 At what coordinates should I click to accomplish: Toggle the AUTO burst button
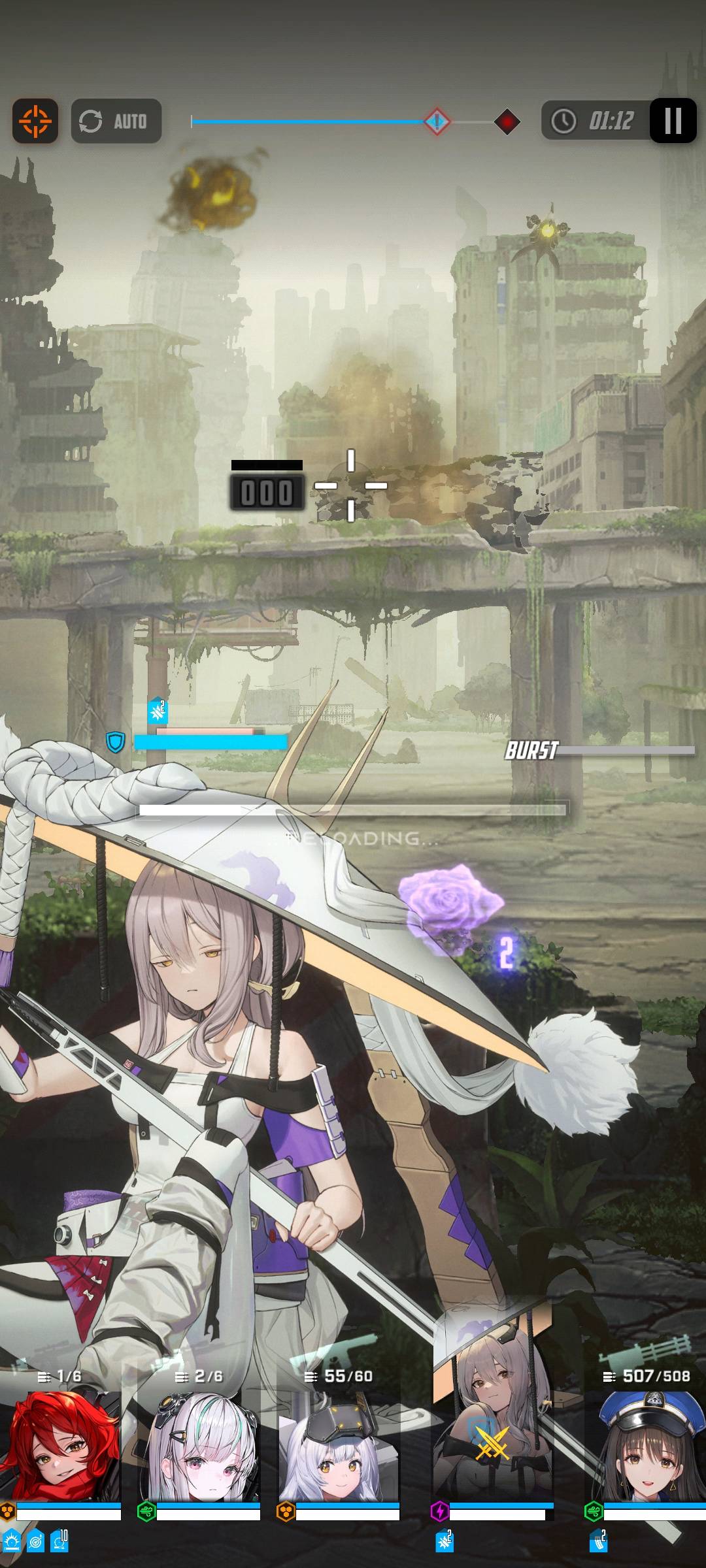(116, 121)
